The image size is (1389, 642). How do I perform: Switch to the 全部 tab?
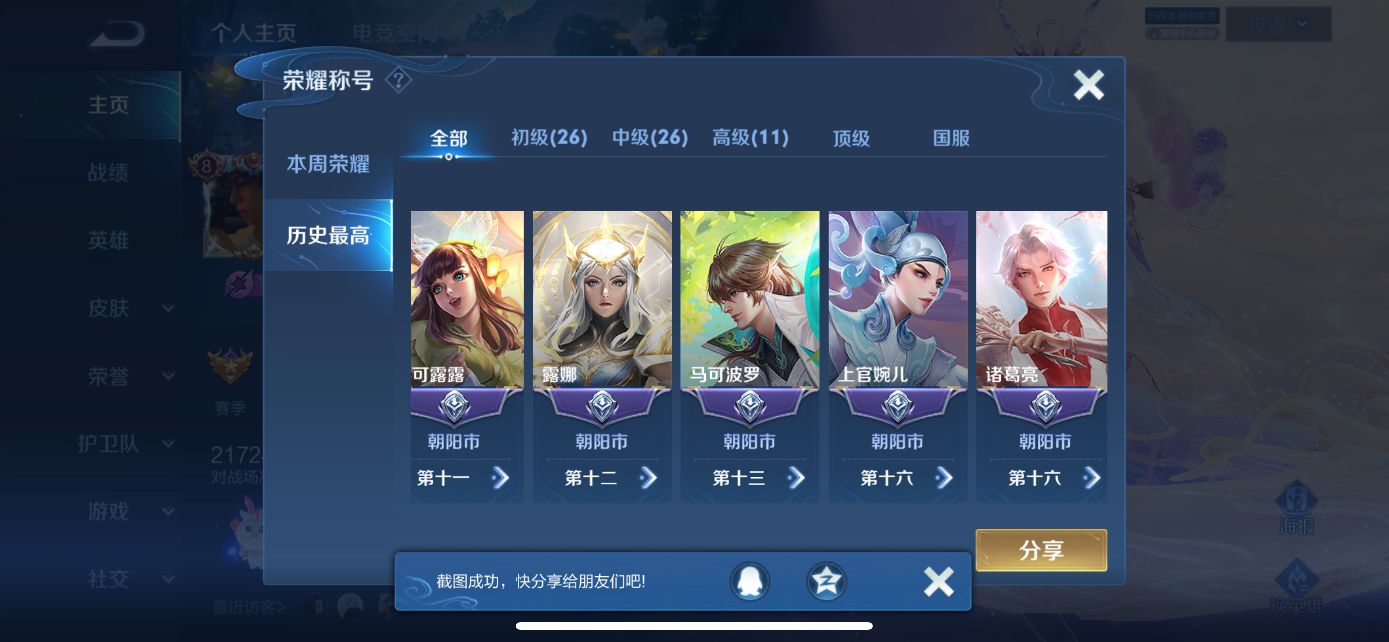(448, 139)
